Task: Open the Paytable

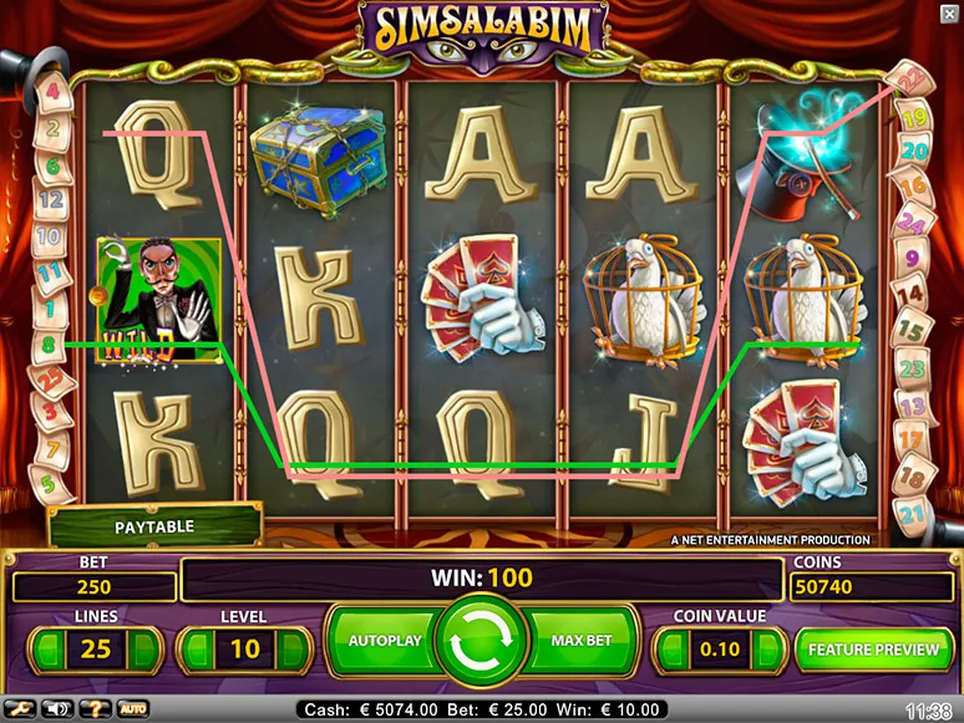Action: point(154,526)
